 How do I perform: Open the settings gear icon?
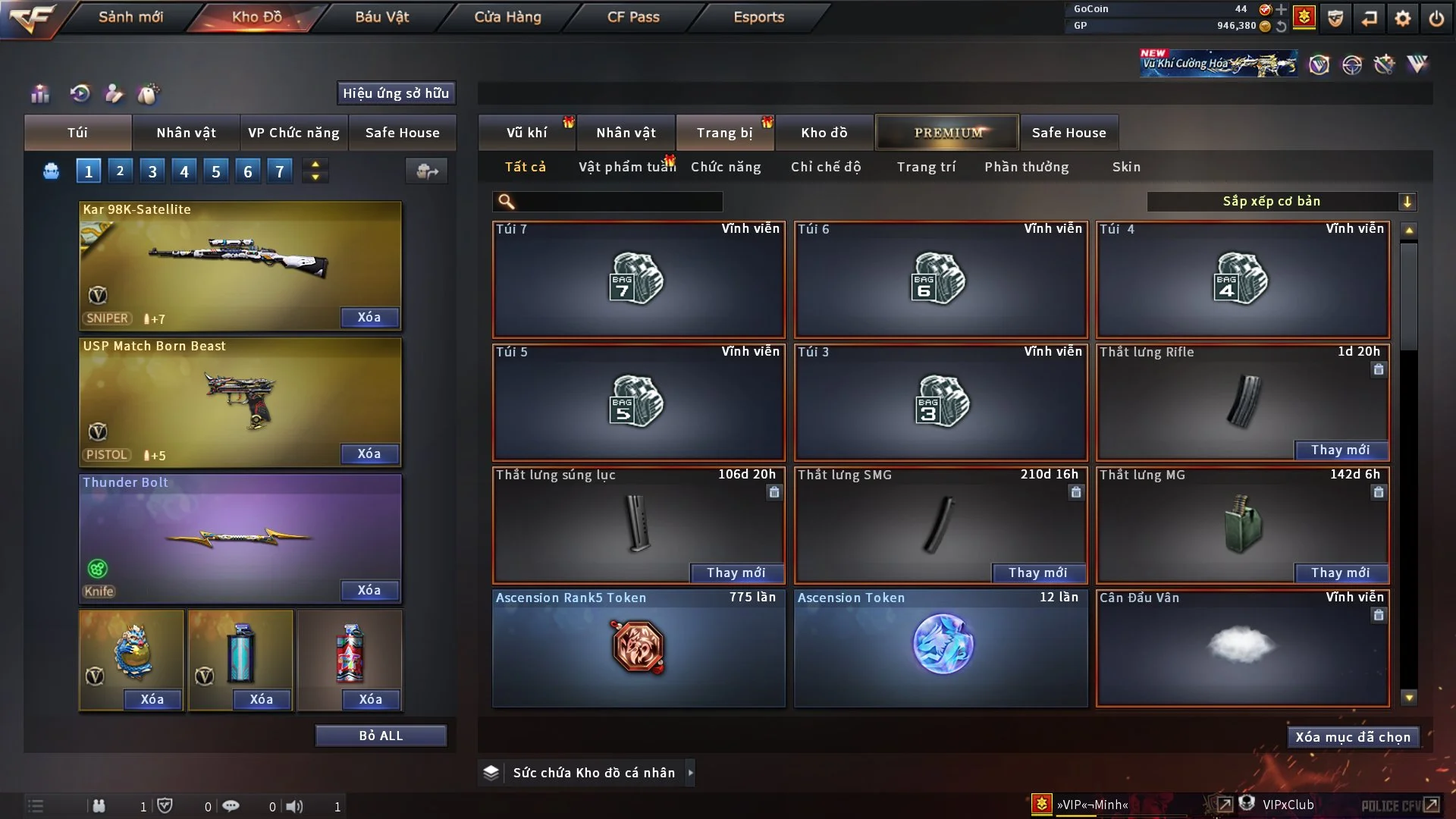coord(1403,18)
